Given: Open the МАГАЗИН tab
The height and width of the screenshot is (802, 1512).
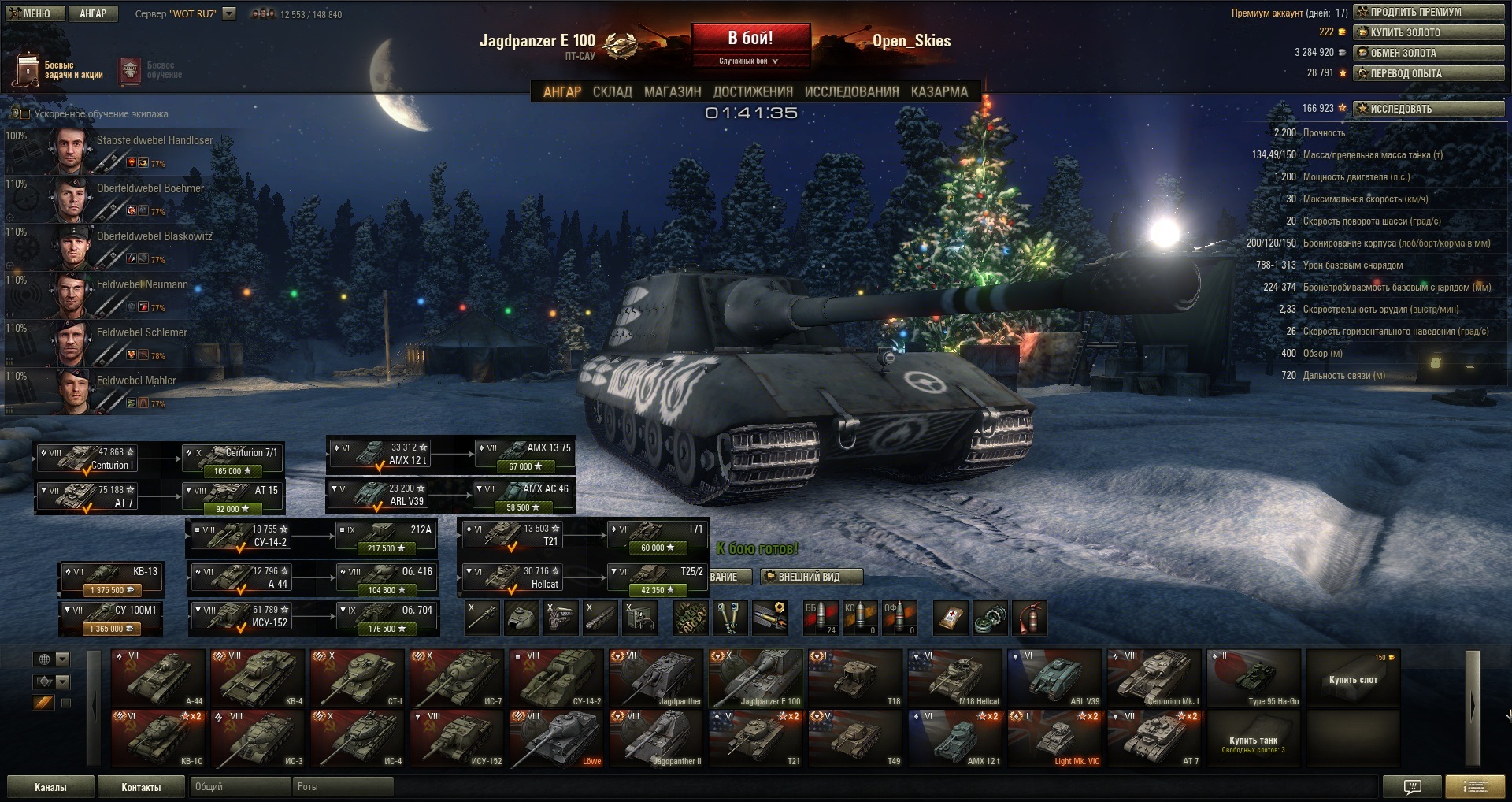Looking at the screenshot, I should click(x=673, y=92).
